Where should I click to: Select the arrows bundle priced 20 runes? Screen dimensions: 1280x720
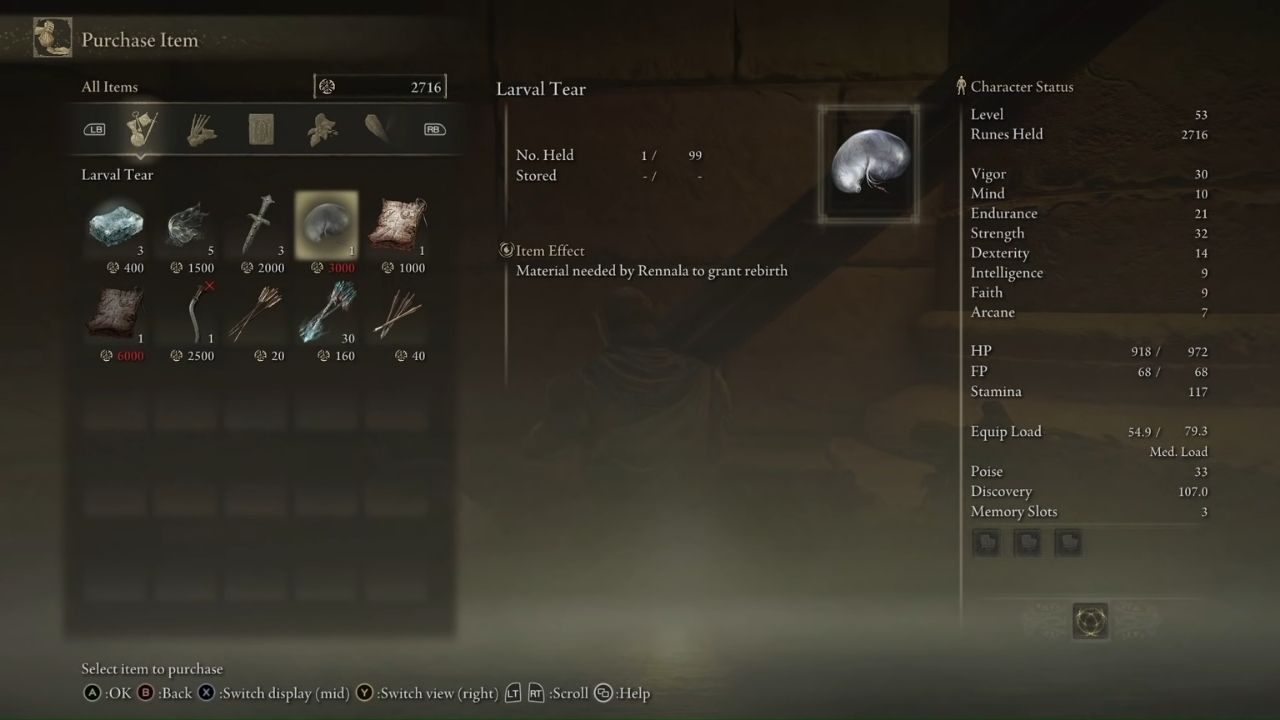[x=255, y=310]
